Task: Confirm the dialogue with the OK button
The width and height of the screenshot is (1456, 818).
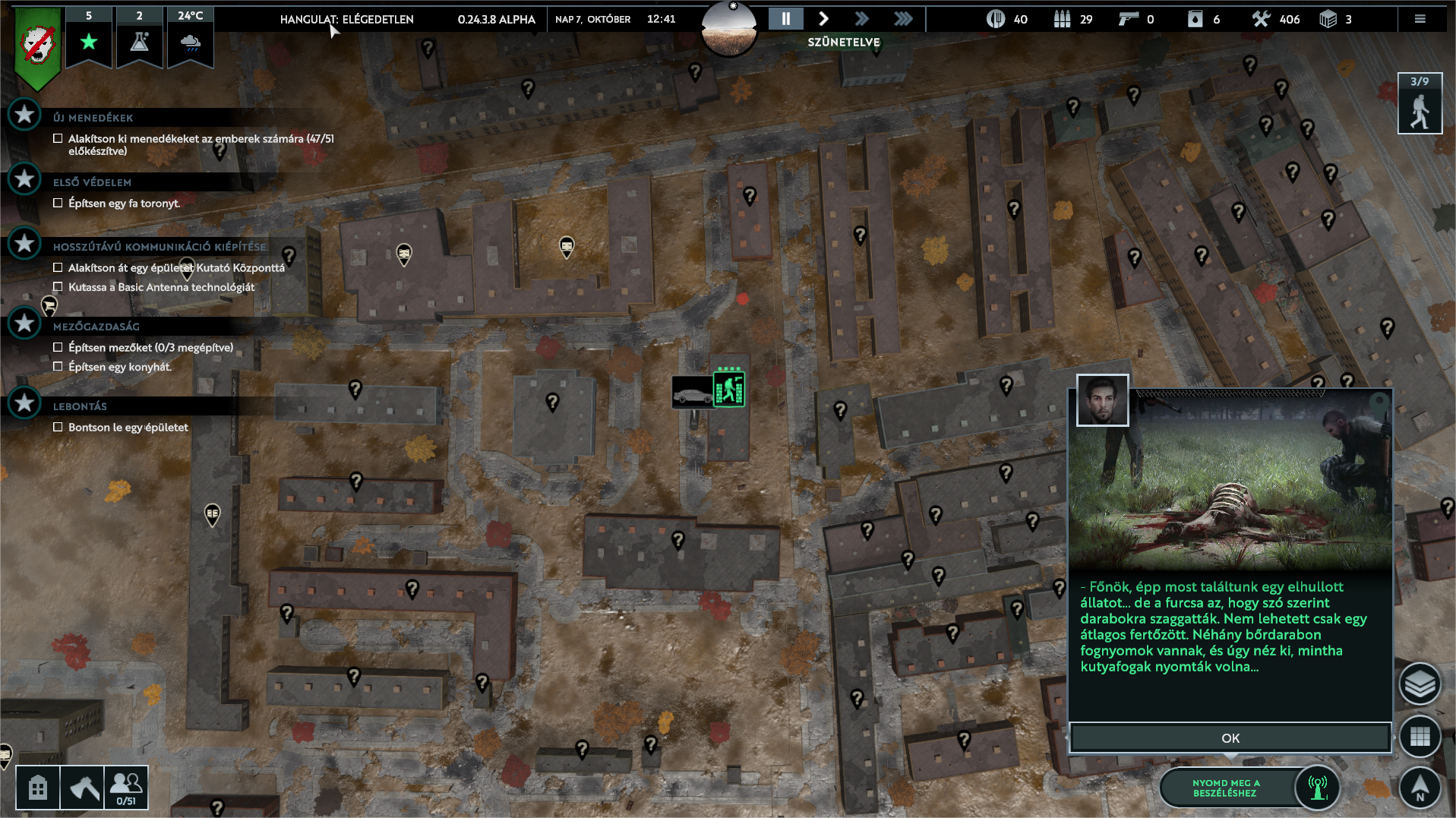Action: tap(1230, 737)
